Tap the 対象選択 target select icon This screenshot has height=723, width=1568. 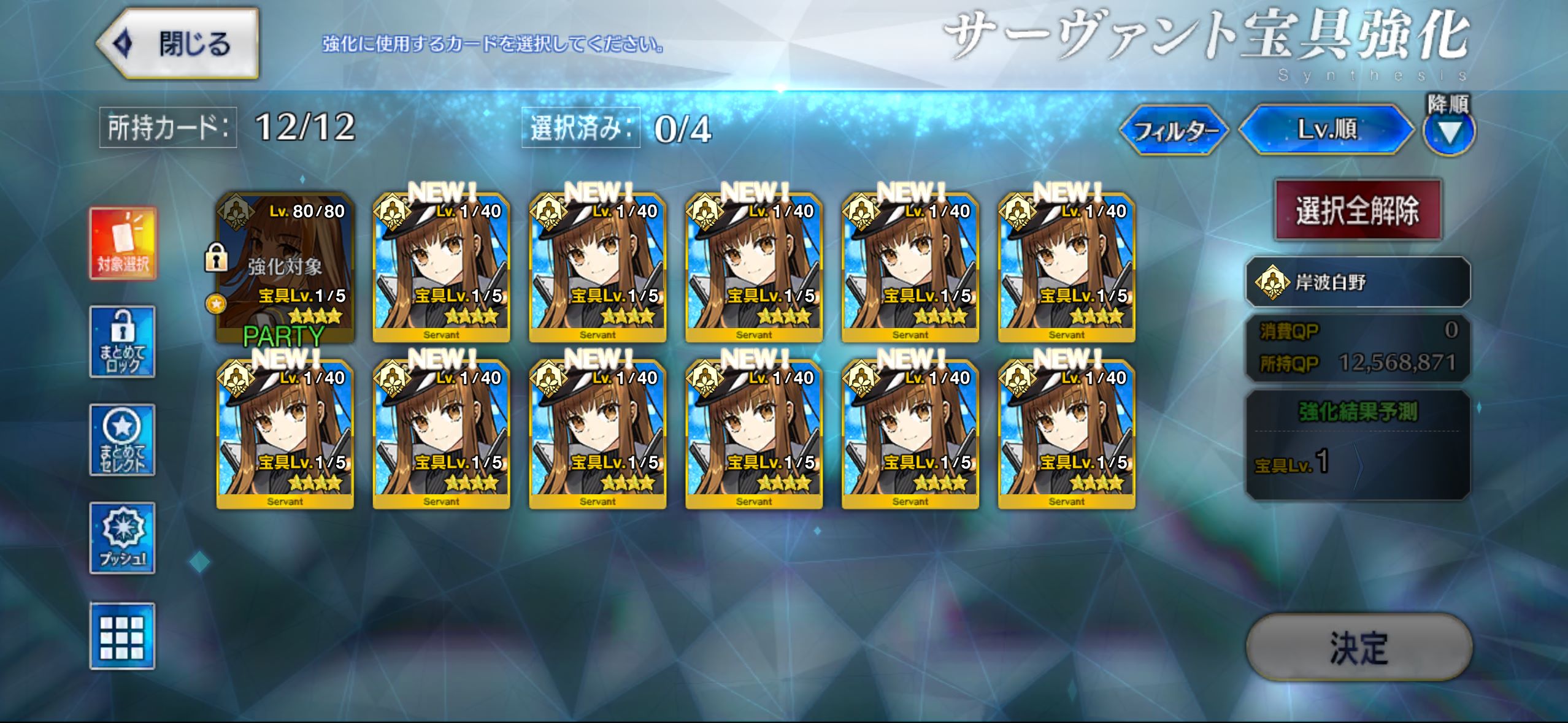[x=123, y=243]
